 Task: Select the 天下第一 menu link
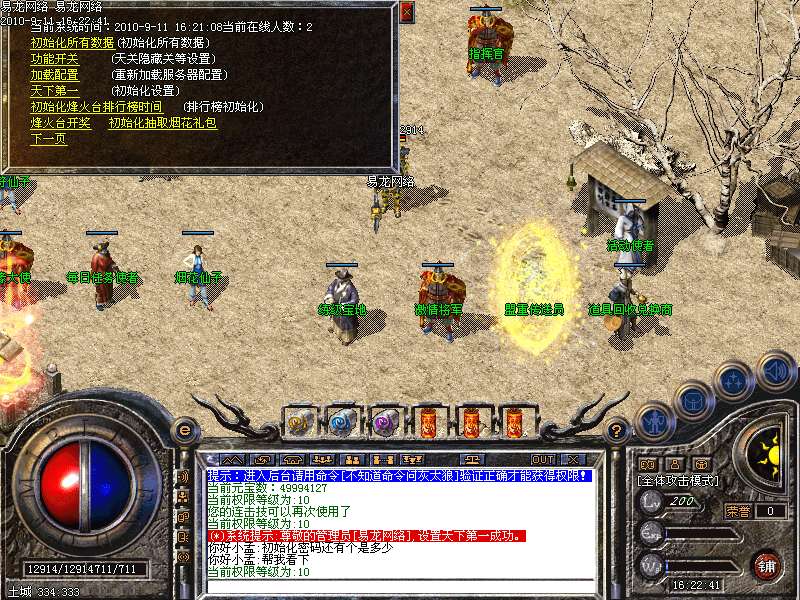coord(54,91)
